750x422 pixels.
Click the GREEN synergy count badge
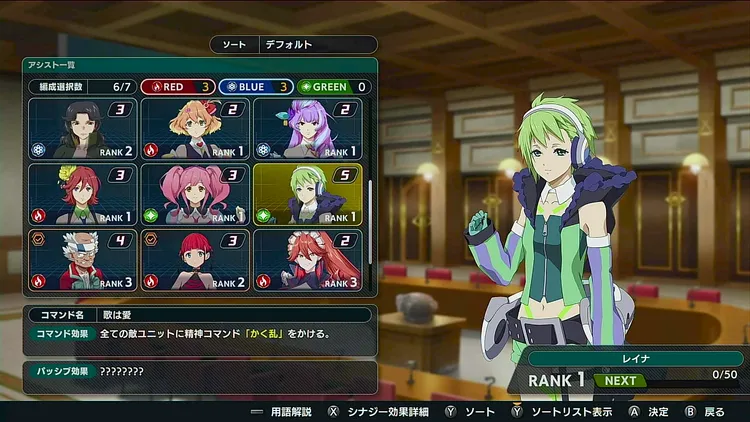(x=334, y=87)
